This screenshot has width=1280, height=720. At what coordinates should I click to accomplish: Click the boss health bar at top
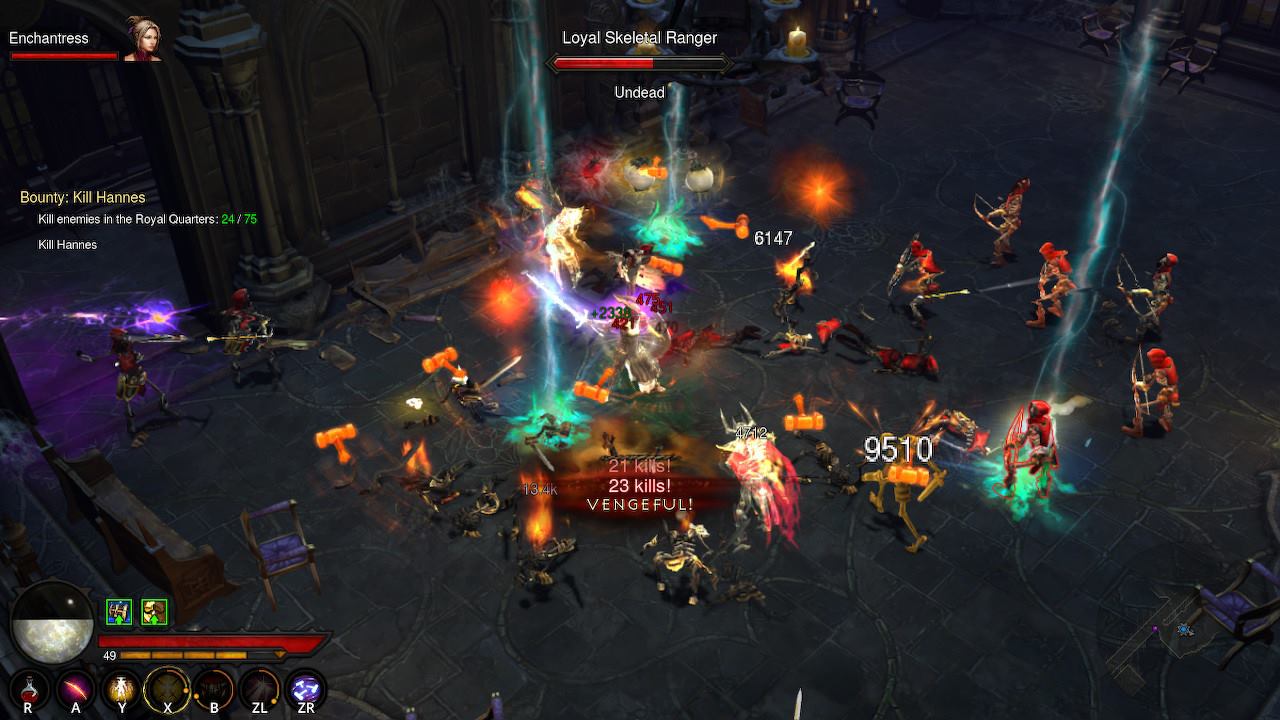coord(639,62)
